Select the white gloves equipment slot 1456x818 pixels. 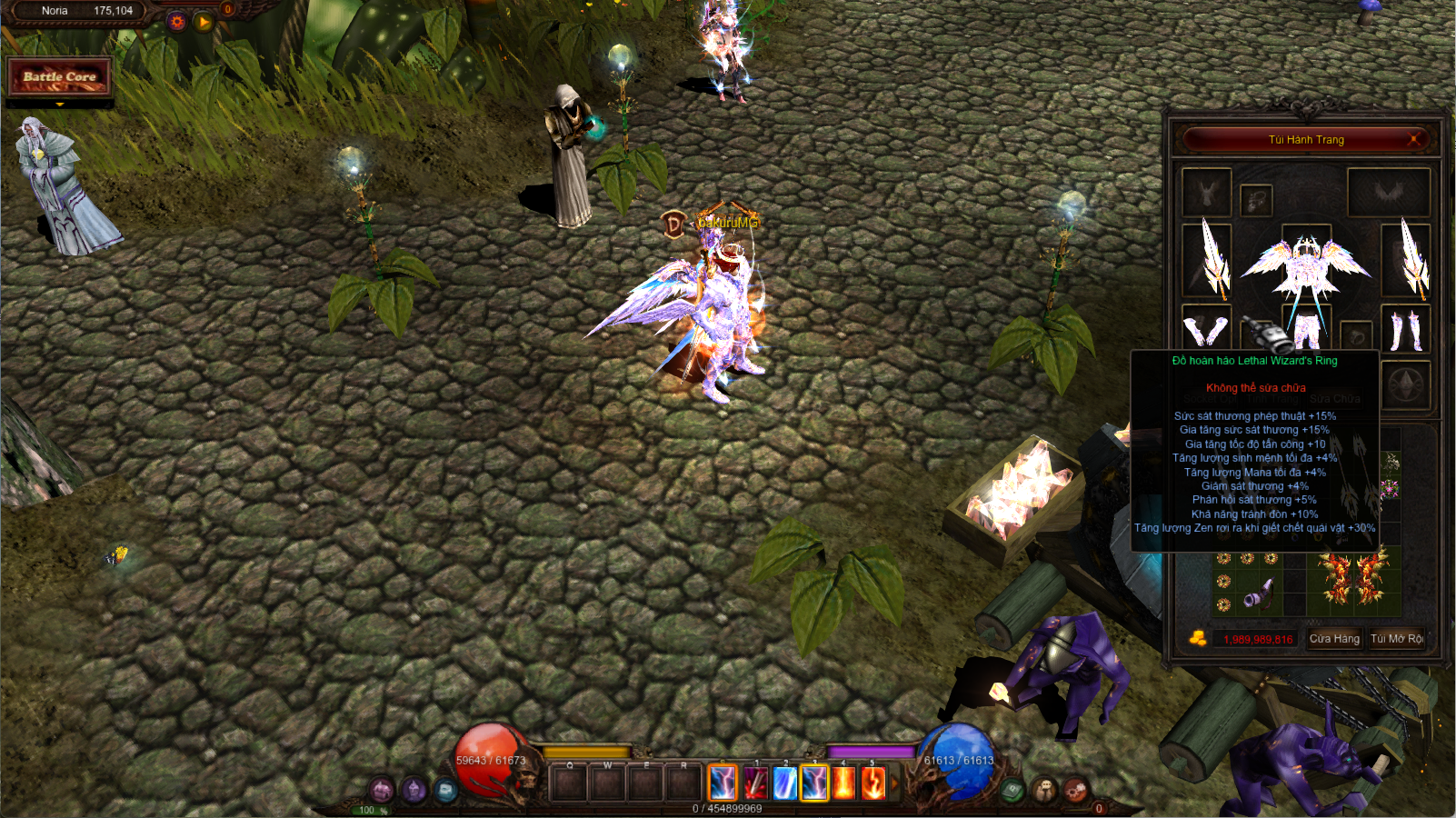click(1207, 329)
